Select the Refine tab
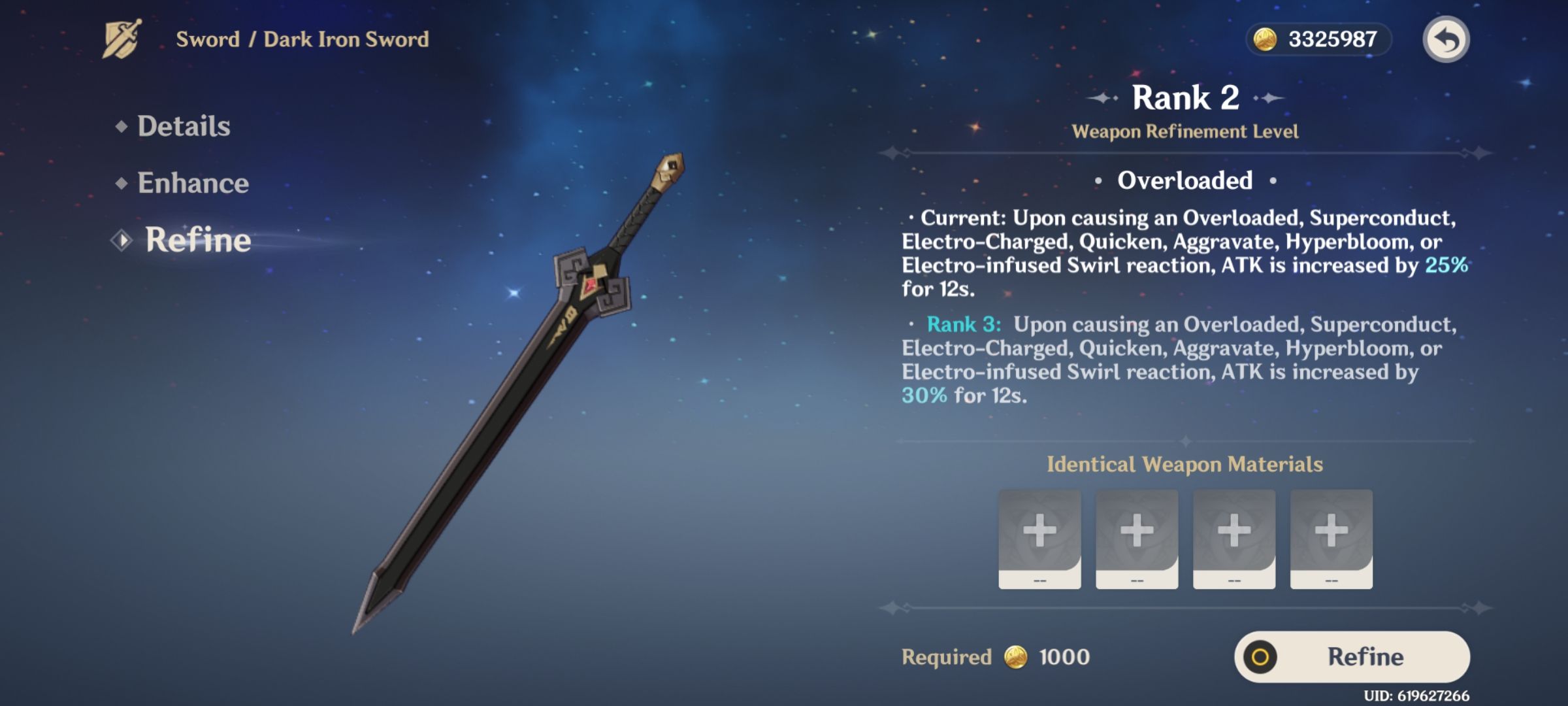The width and height of the screenshot is (1568, 706). point(197,240)
